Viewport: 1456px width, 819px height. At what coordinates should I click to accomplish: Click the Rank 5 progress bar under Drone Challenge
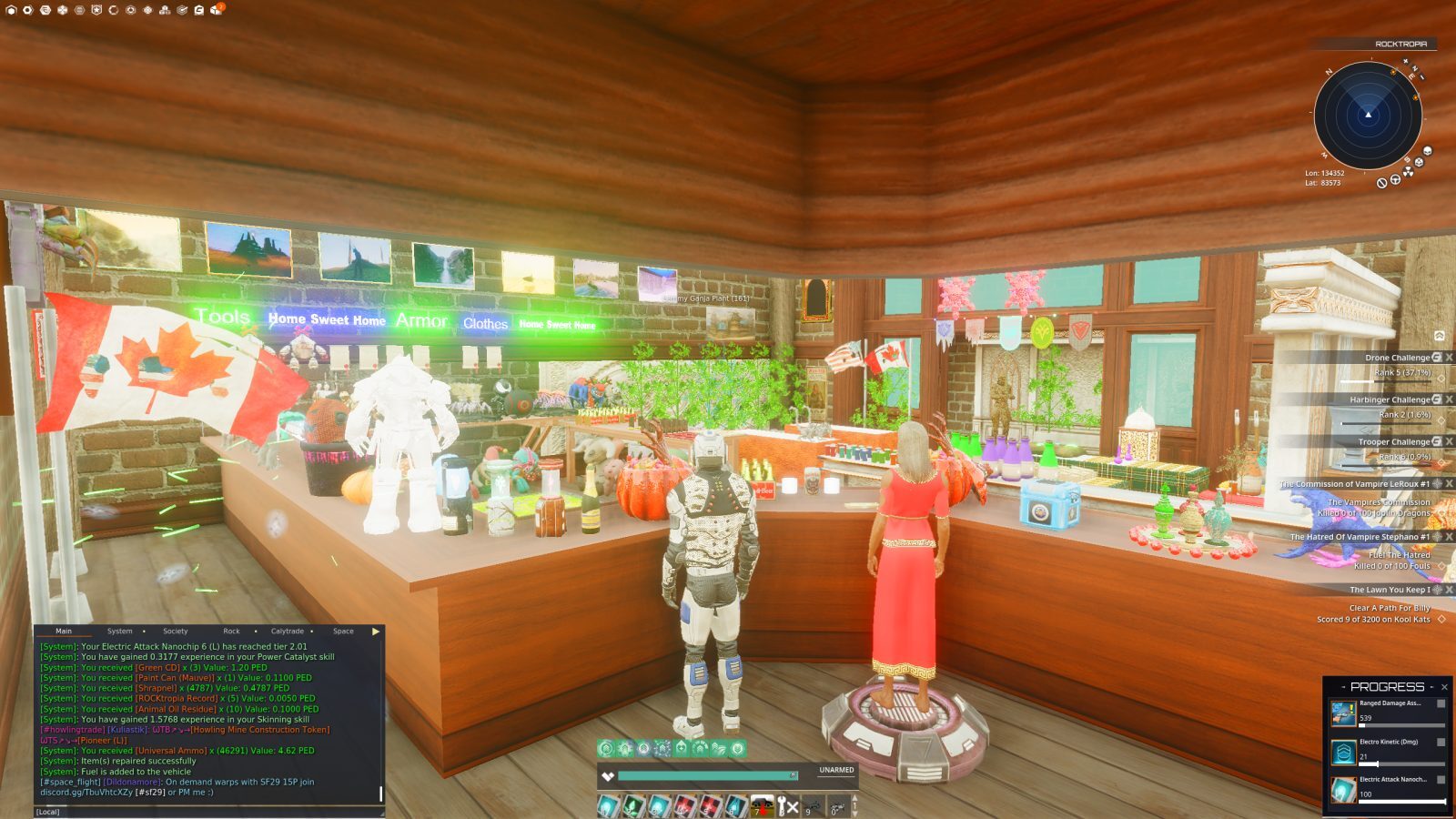point(1386,381)
